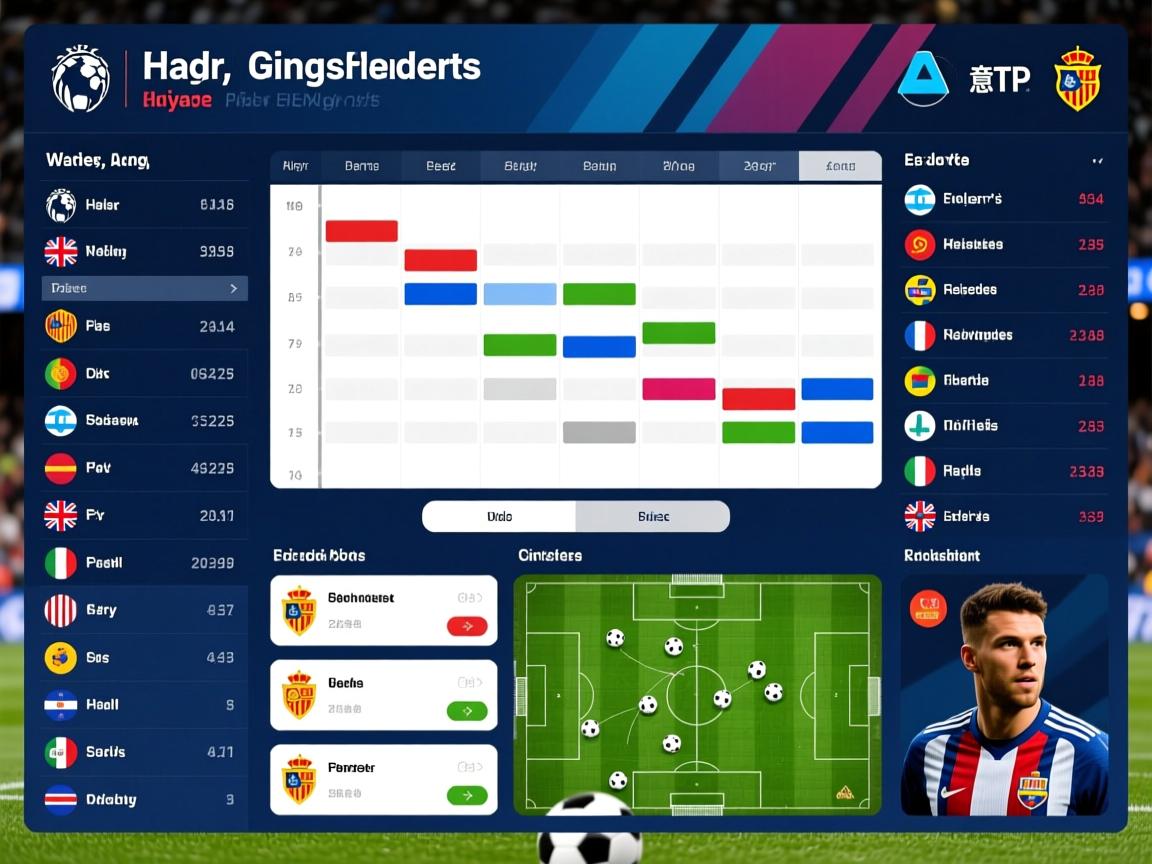Image resolution: width=1152 pixels, height=864 pixels.
Task: Select the Nebvrapdes row with French flag
Action: click(1004, 336)
